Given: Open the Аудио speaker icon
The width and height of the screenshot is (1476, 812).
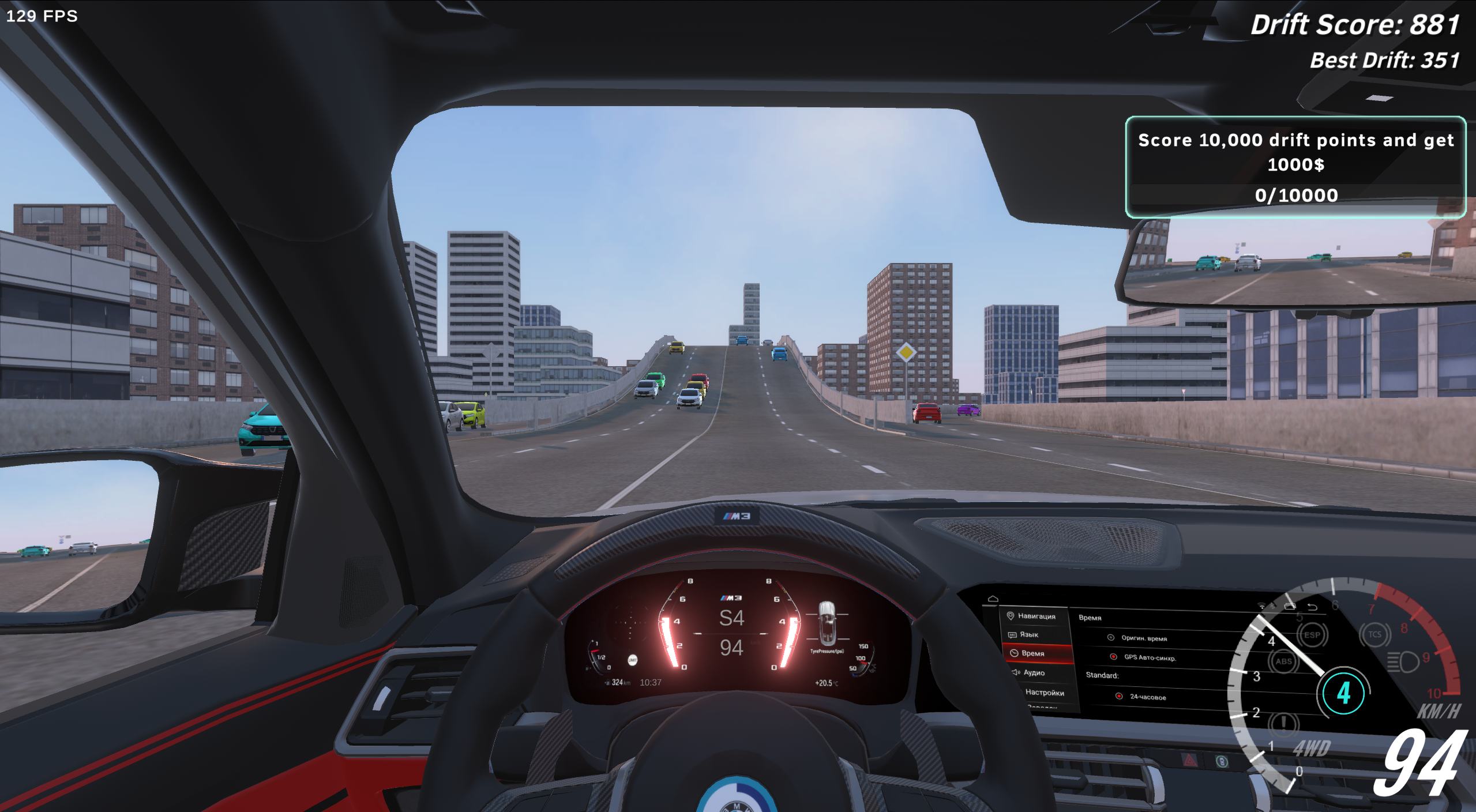Looking at the screenshot, I should point(1016,673).
